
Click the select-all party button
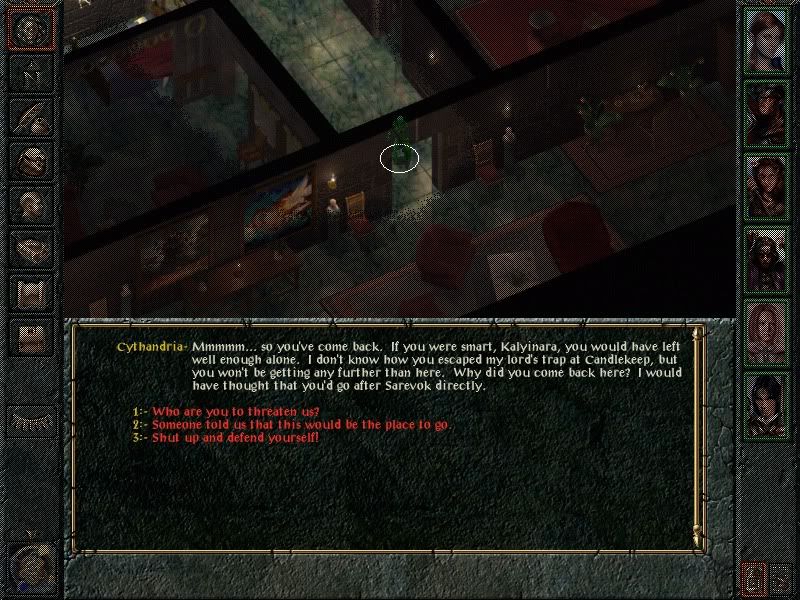pos(781,577)
